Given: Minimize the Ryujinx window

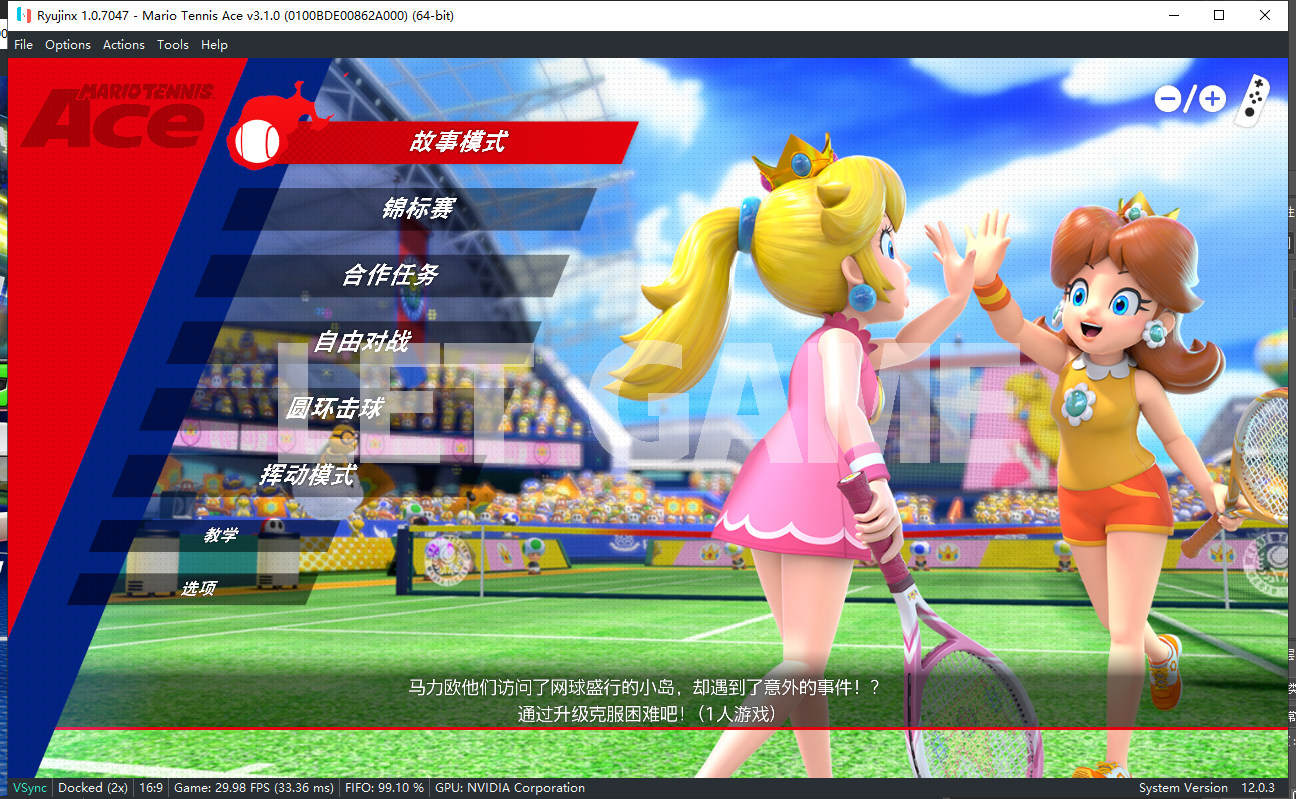Looking at the screenshot, I should tap(1171, 15).
